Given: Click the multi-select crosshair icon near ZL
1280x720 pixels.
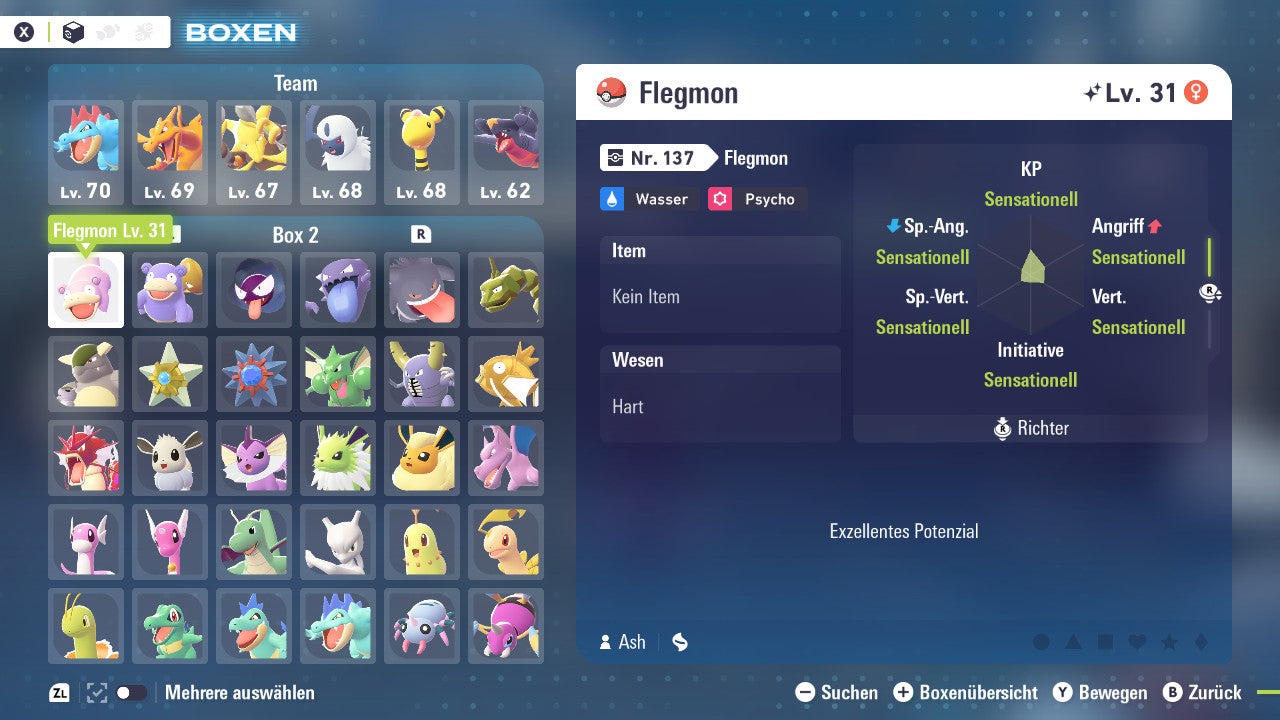Looking at the screenshot, I should tap(96, 692).
